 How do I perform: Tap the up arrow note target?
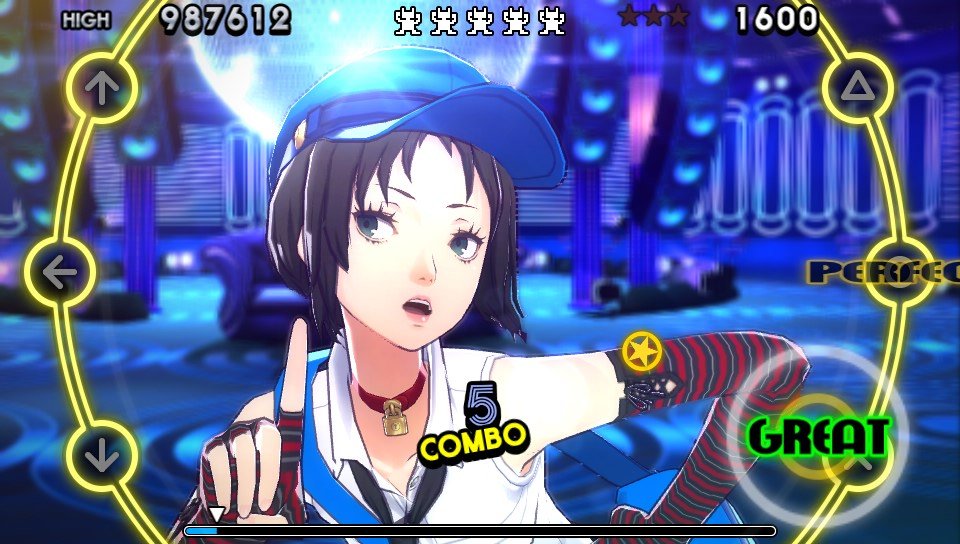click(99, 88)
